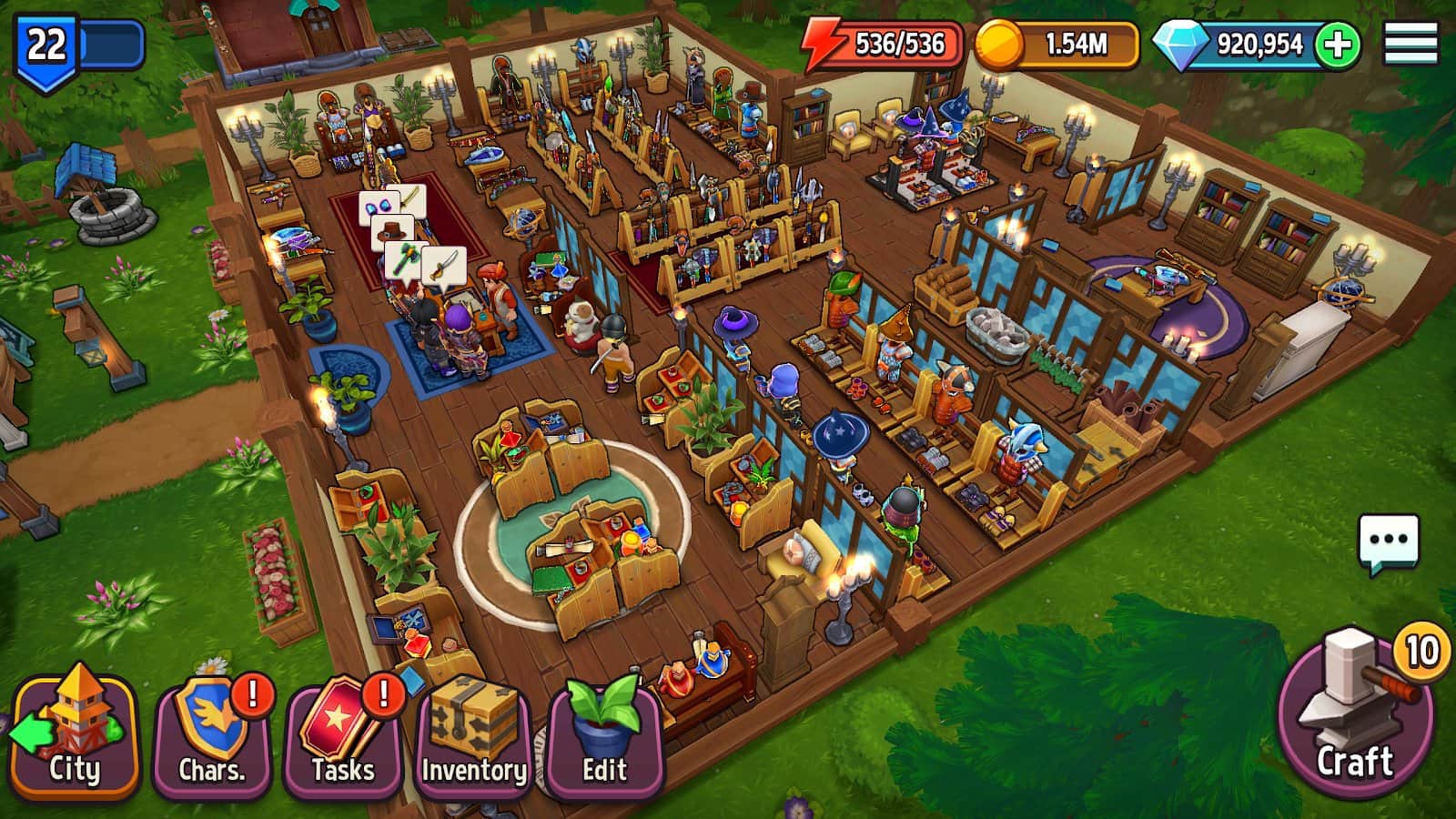Open the hamburger main menu

point(1410,44)
